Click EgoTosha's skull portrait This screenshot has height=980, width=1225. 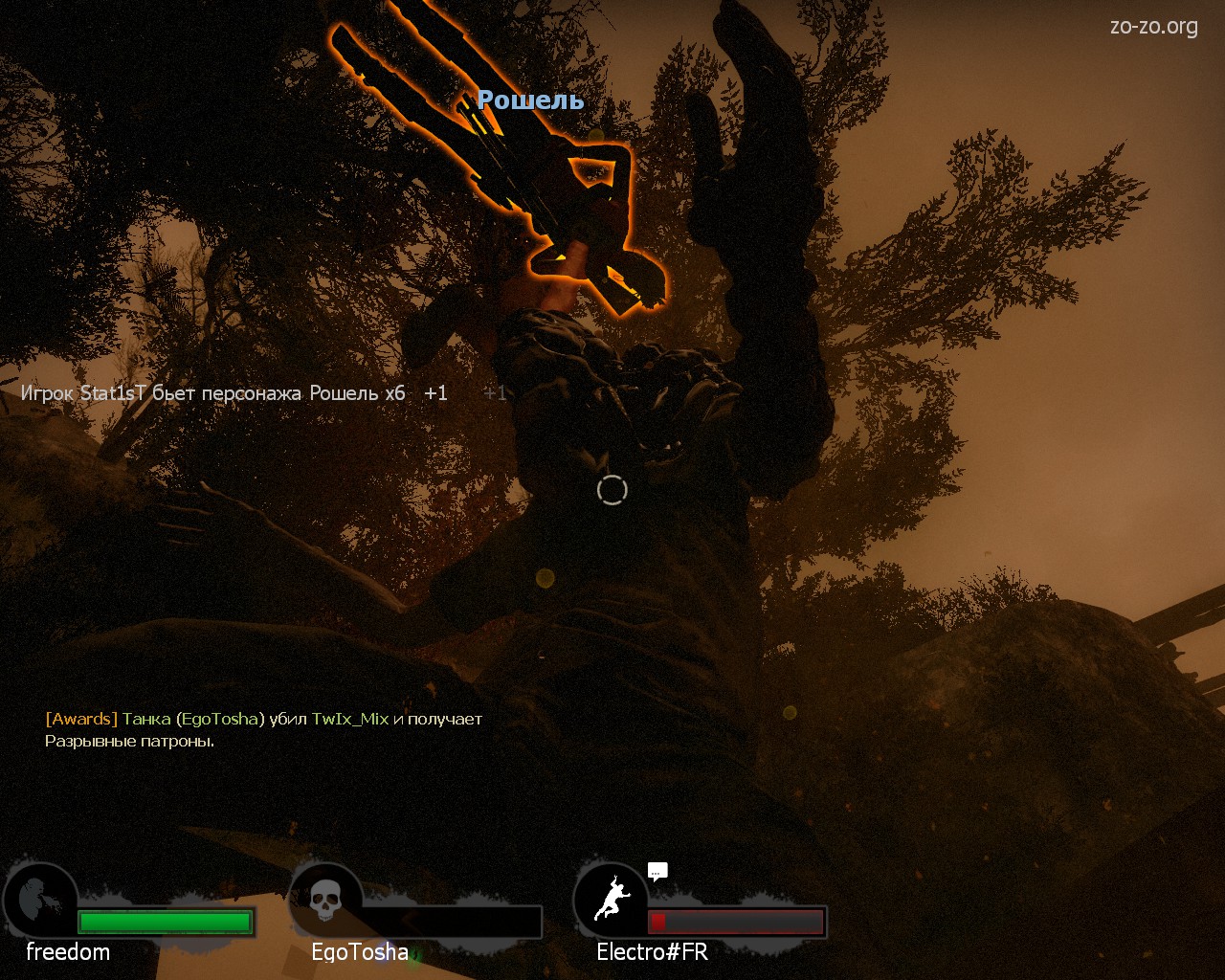tap(325, 901)
